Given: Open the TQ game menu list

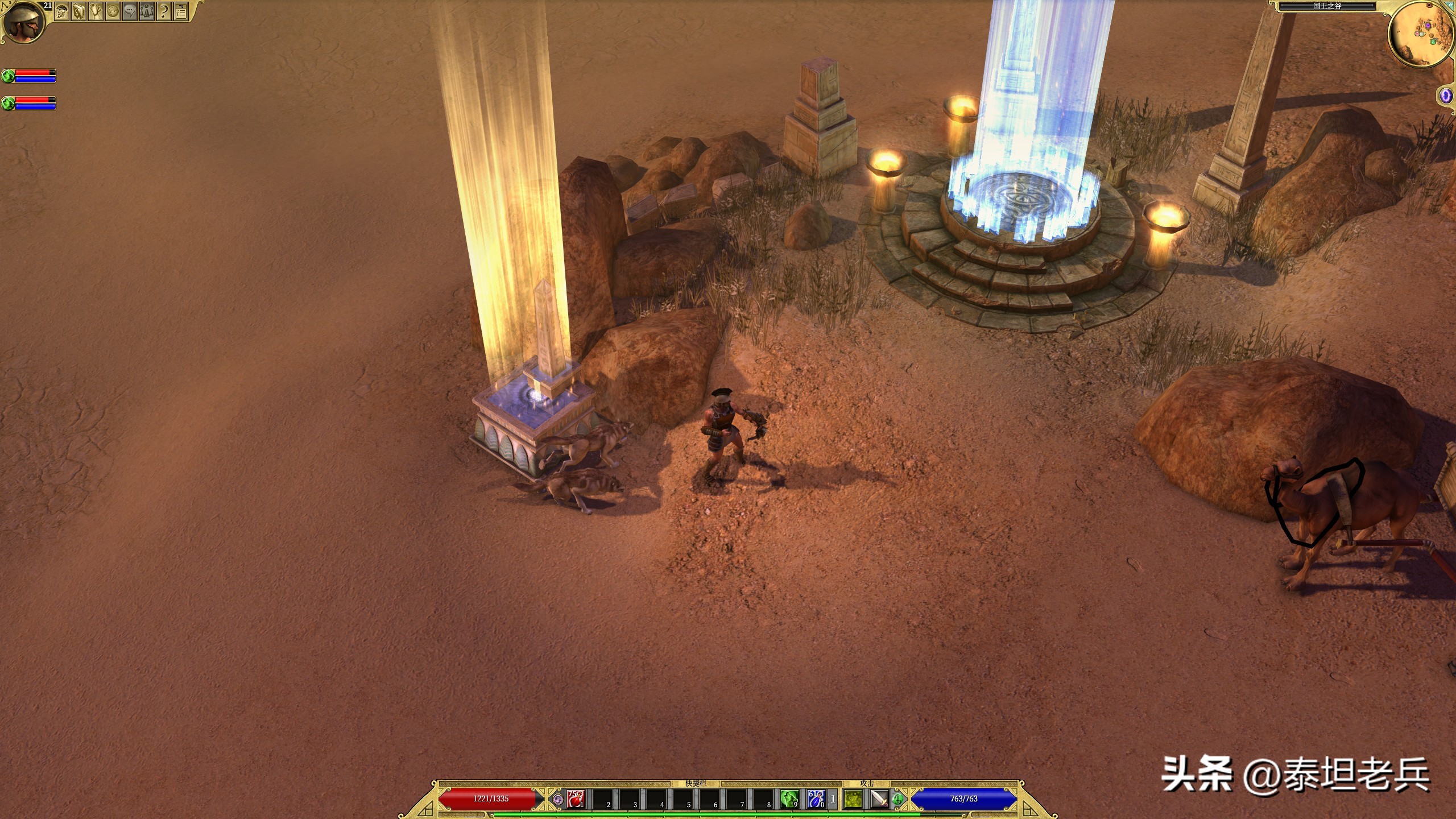Looking at the screenshot, I should click(x=181, y=11).
